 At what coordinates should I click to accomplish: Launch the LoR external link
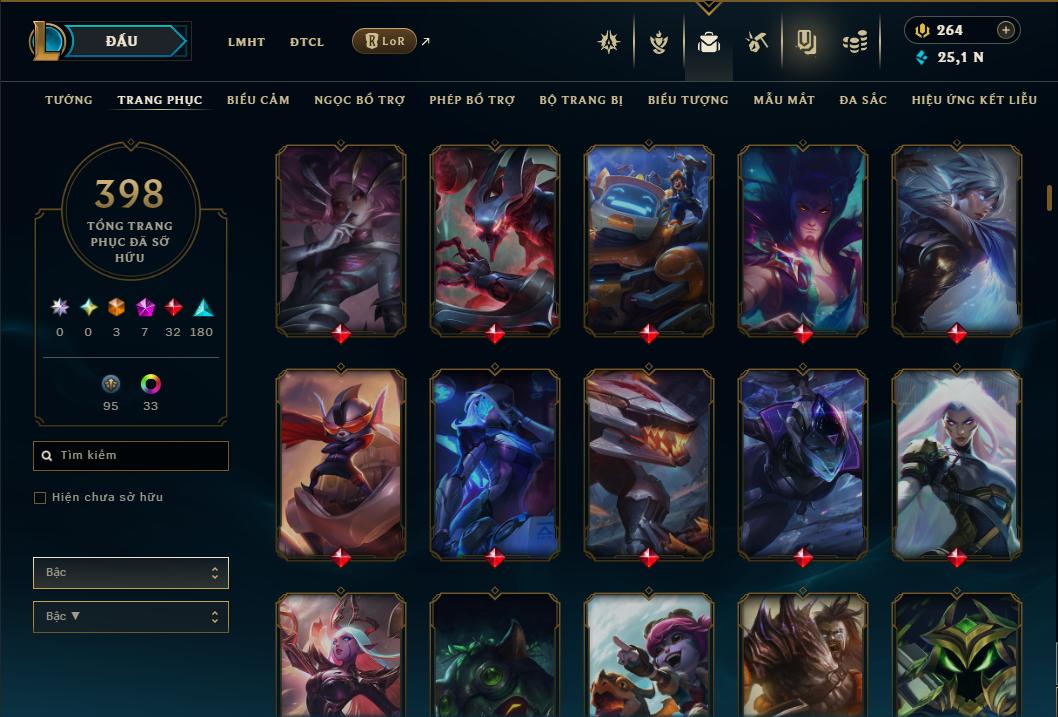point(385,41)
